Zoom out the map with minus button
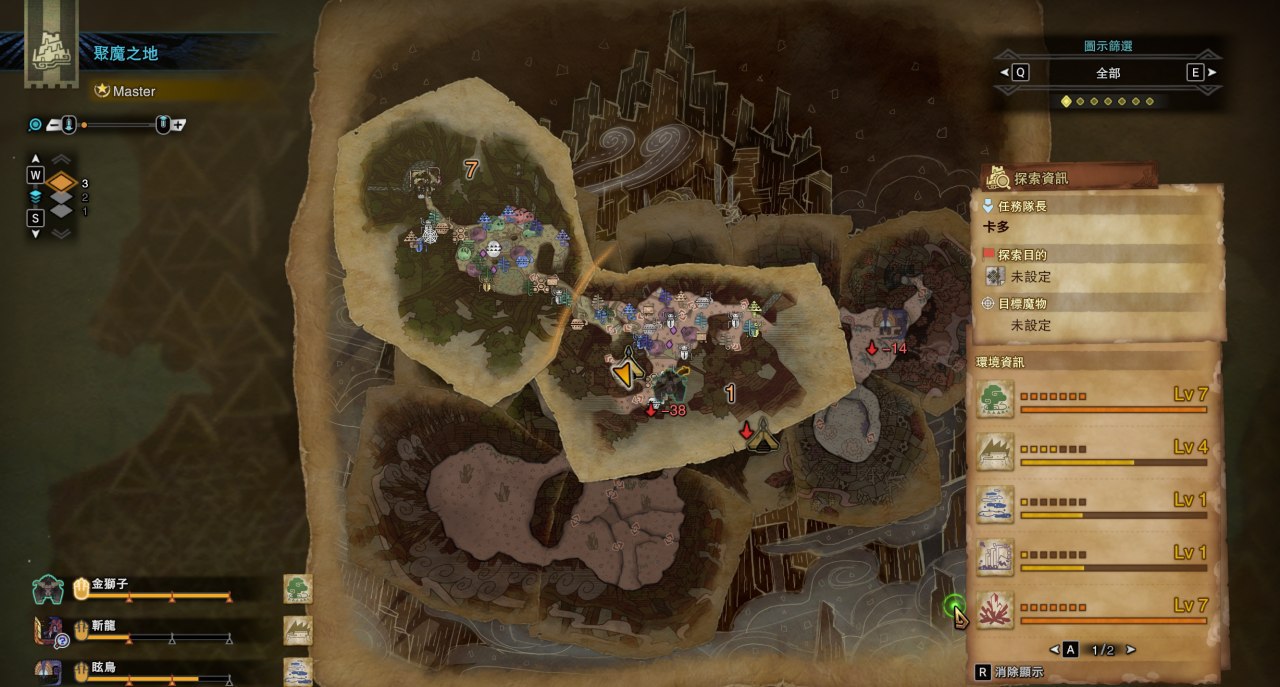Image resolution: width=1280 pixels, height=687 pixels. 53,125
